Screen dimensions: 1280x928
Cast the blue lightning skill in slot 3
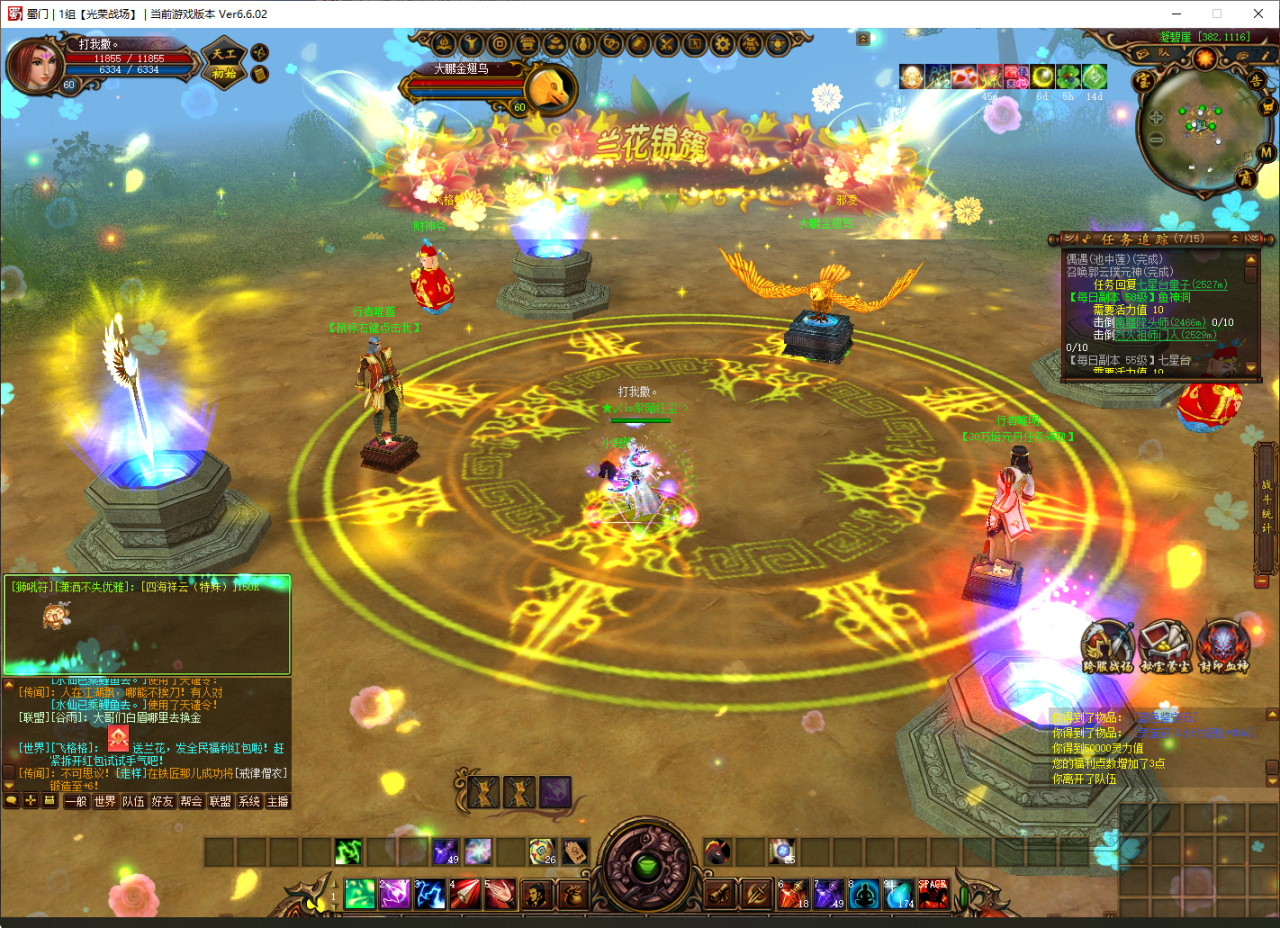[430, 893]
